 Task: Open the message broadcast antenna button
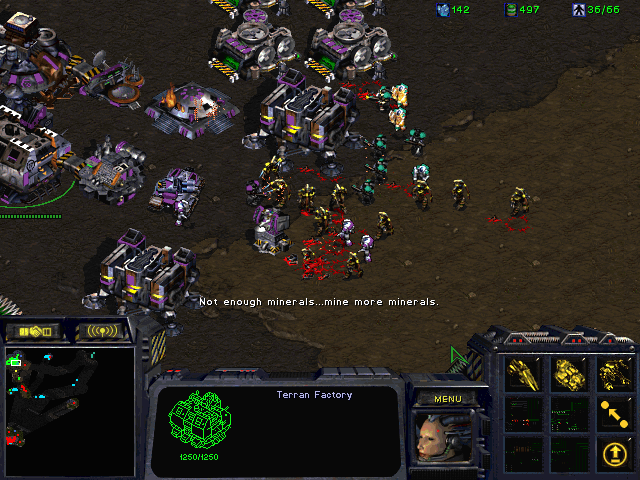point(104,331)
